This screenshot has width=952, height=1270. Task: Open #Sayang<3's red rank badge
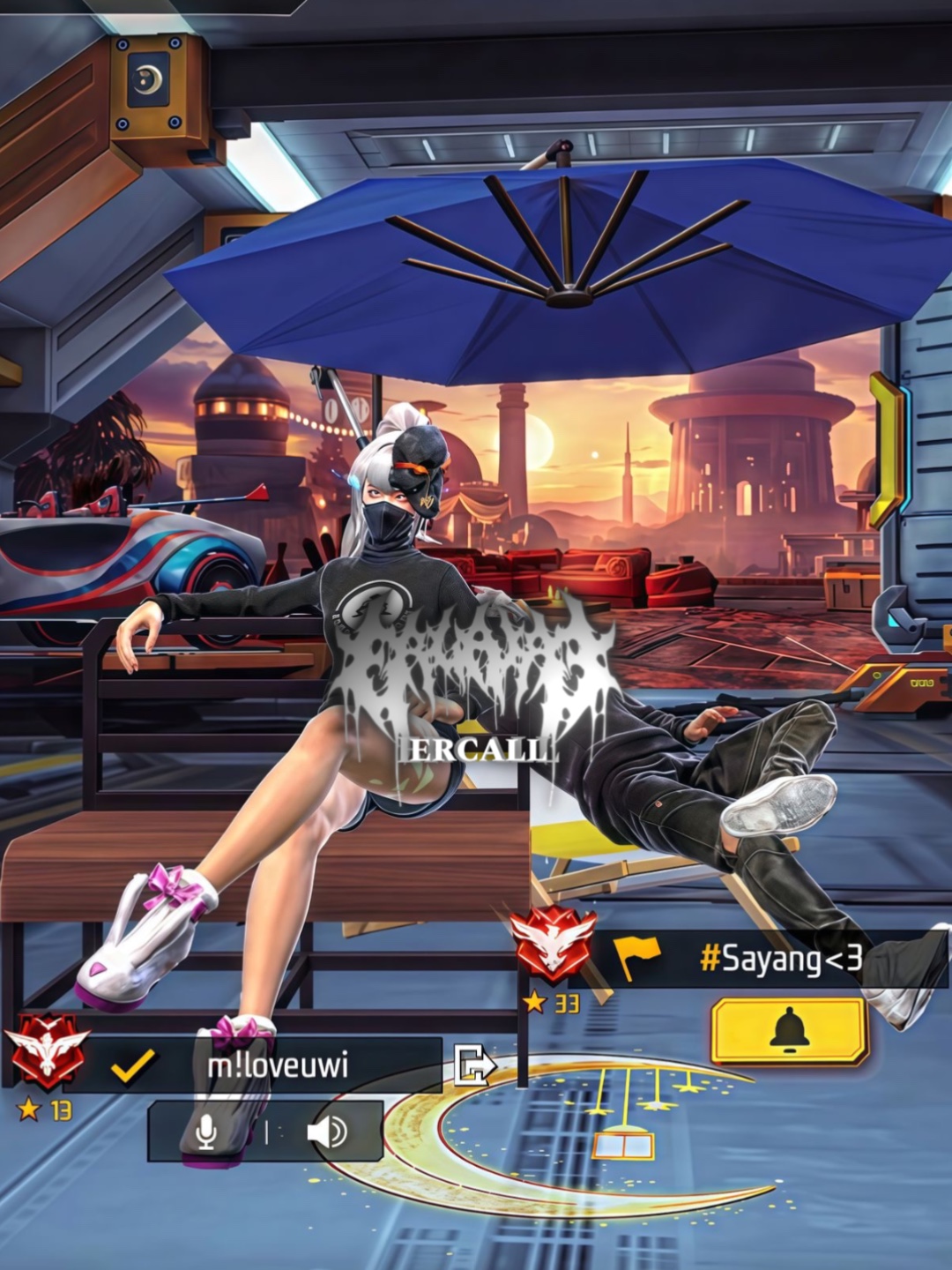(x=553, y=945)
